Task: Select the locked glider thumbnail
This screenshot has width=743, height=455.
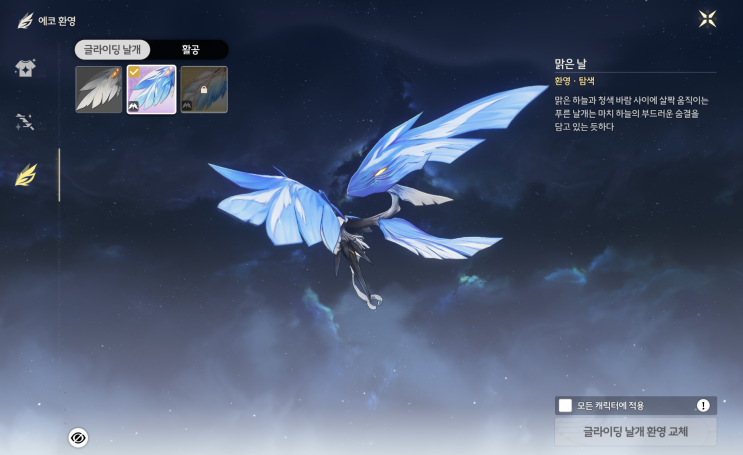Action: click(204, 90)
